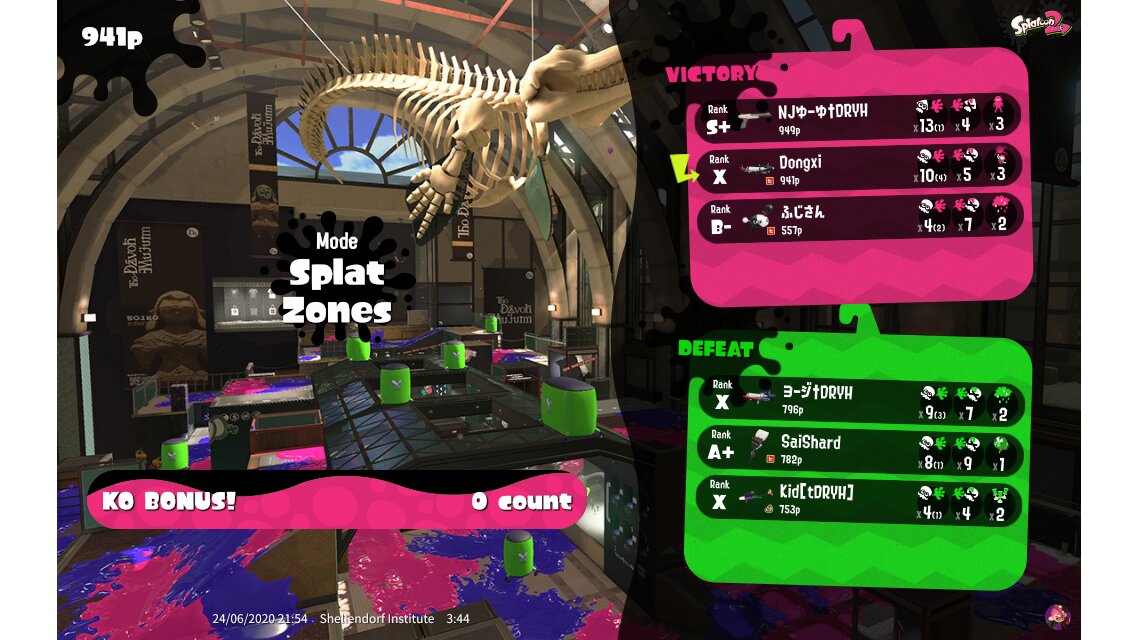Open SaiShard's player row
Viewport: 1138px width, 640px height.
(x=861, y=449)
